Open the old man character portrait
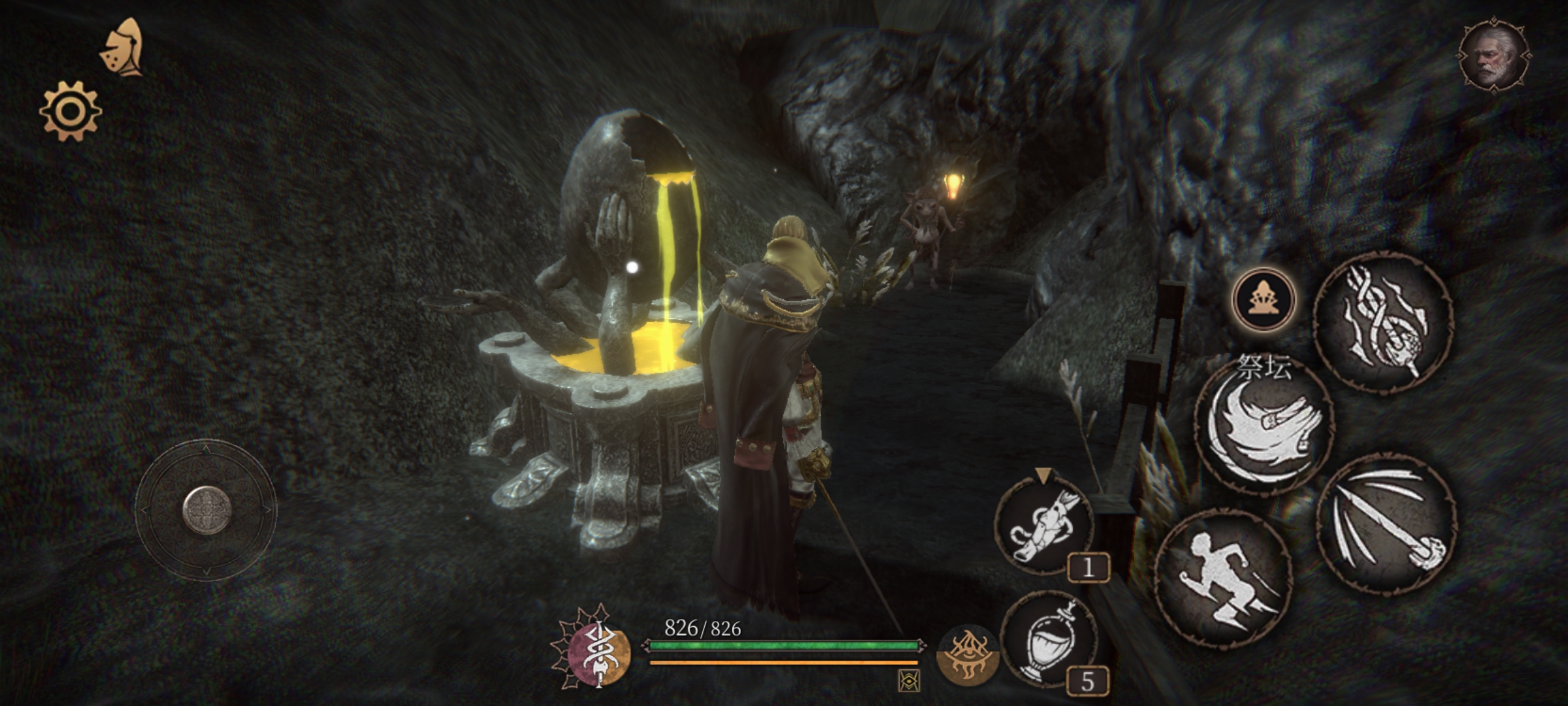The width and height of the screenshot is (1568, 706). (x=1495, y=55)
